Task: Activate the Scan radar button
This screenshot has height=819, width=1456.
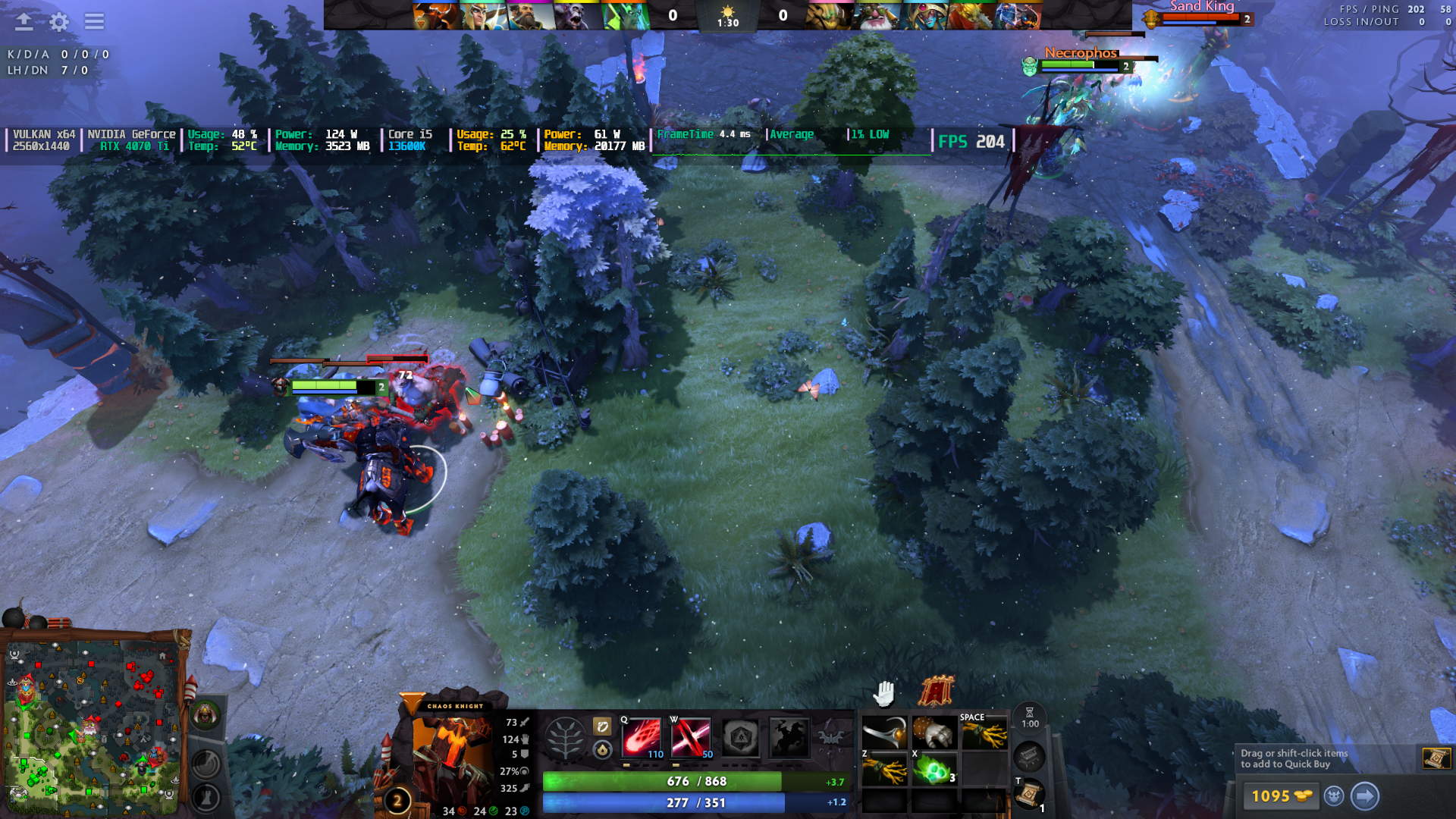Action: pyautogui.click(x=206, y=764)
